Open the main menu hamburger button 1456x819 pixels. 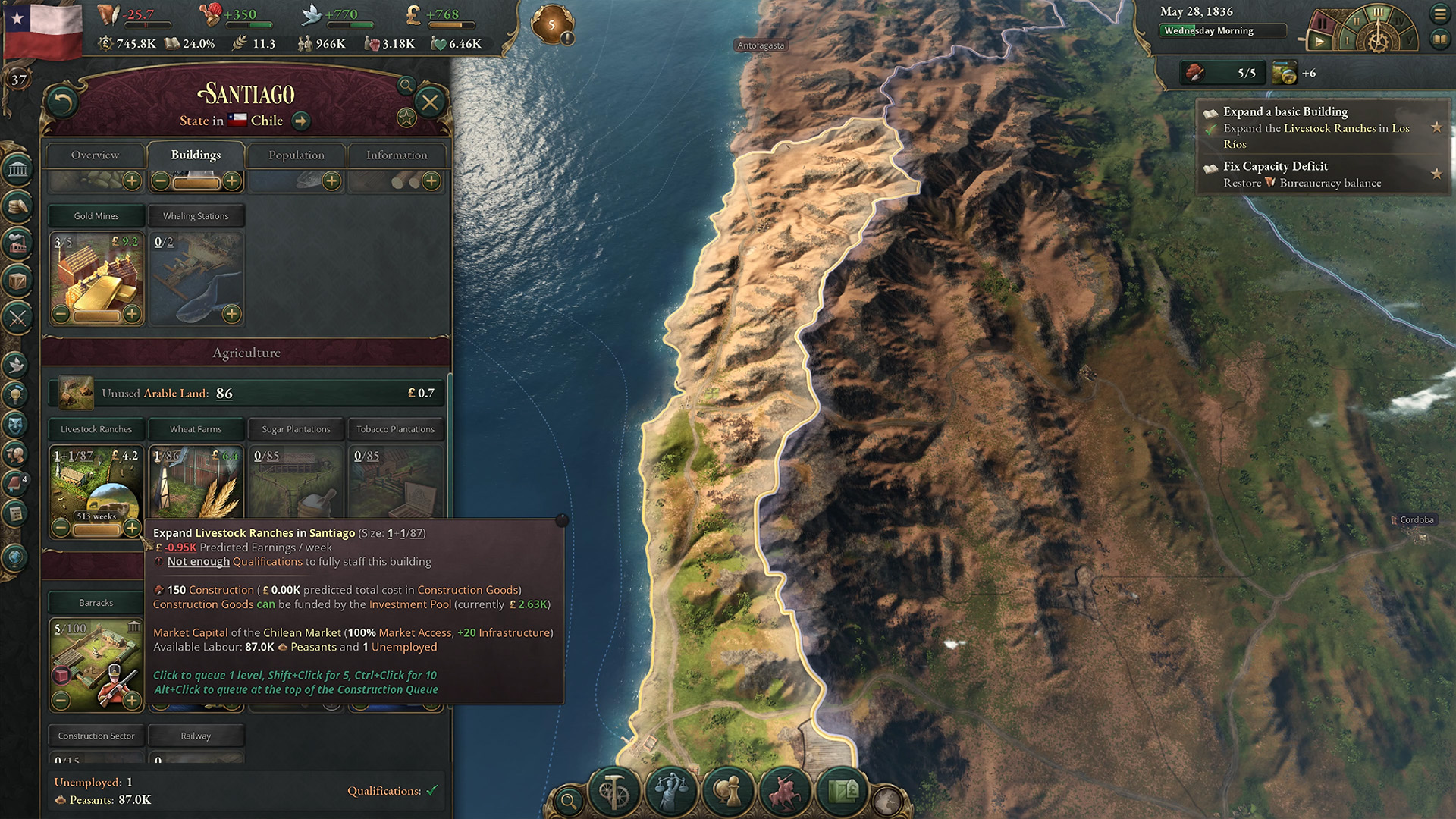(x=1439, y=14)
